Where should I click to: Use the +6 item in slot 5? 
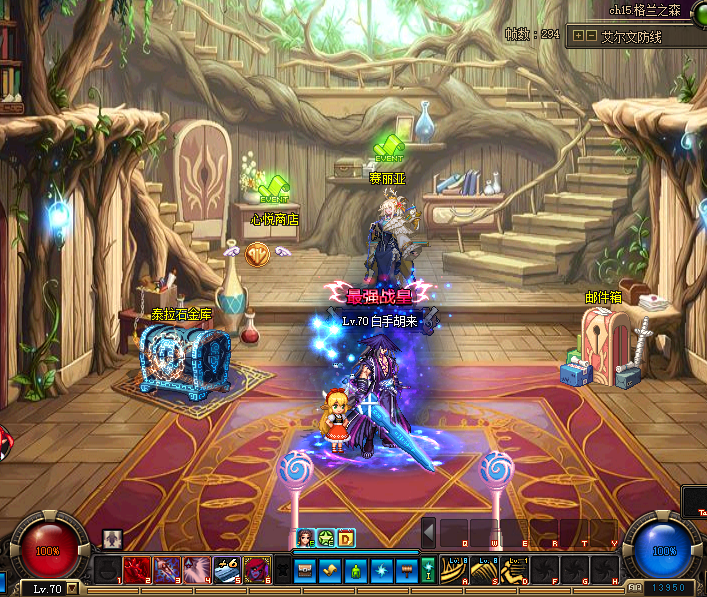point(227,570)
